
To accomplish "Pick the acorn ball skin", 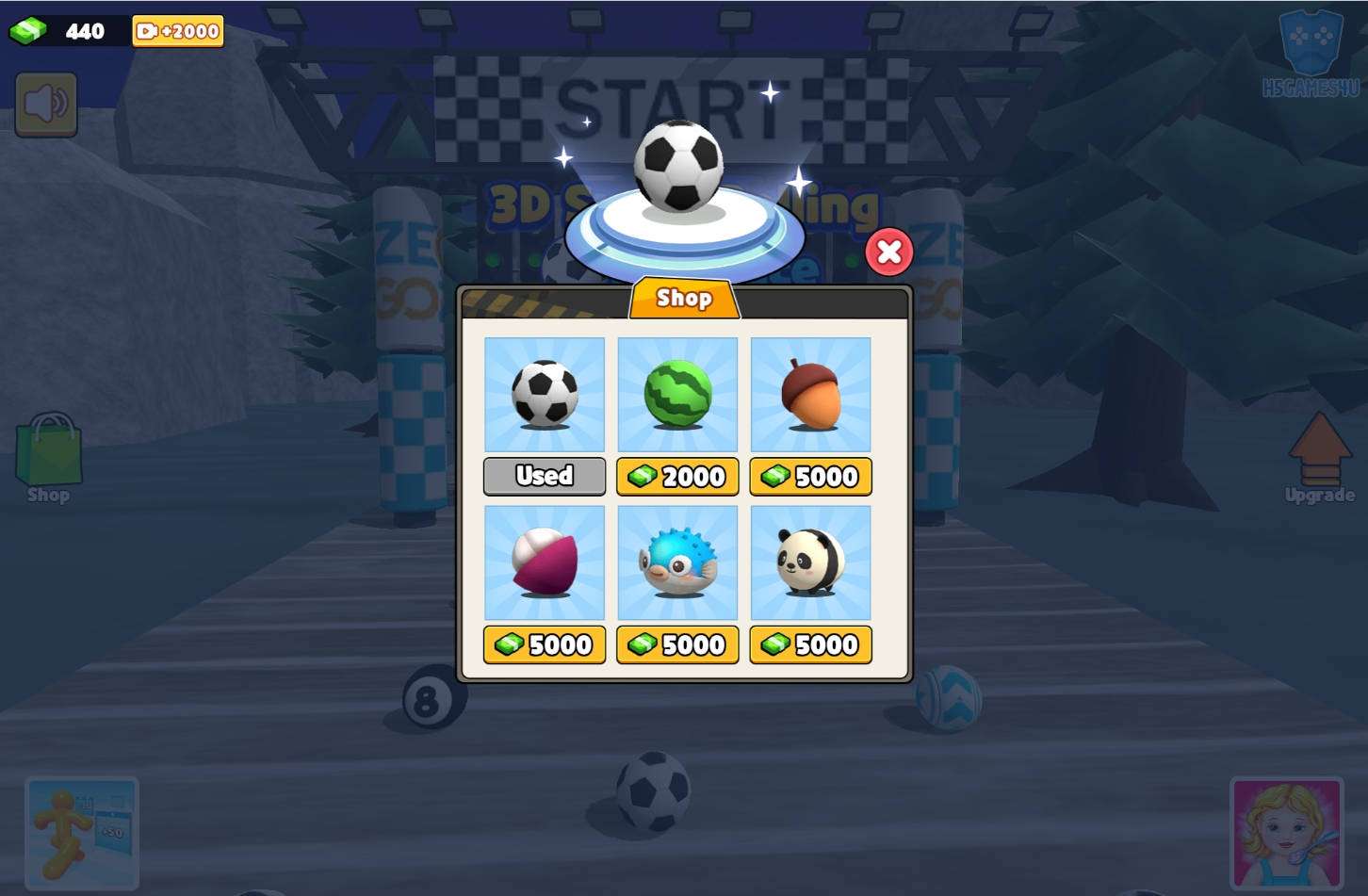I will click(810, 394).
